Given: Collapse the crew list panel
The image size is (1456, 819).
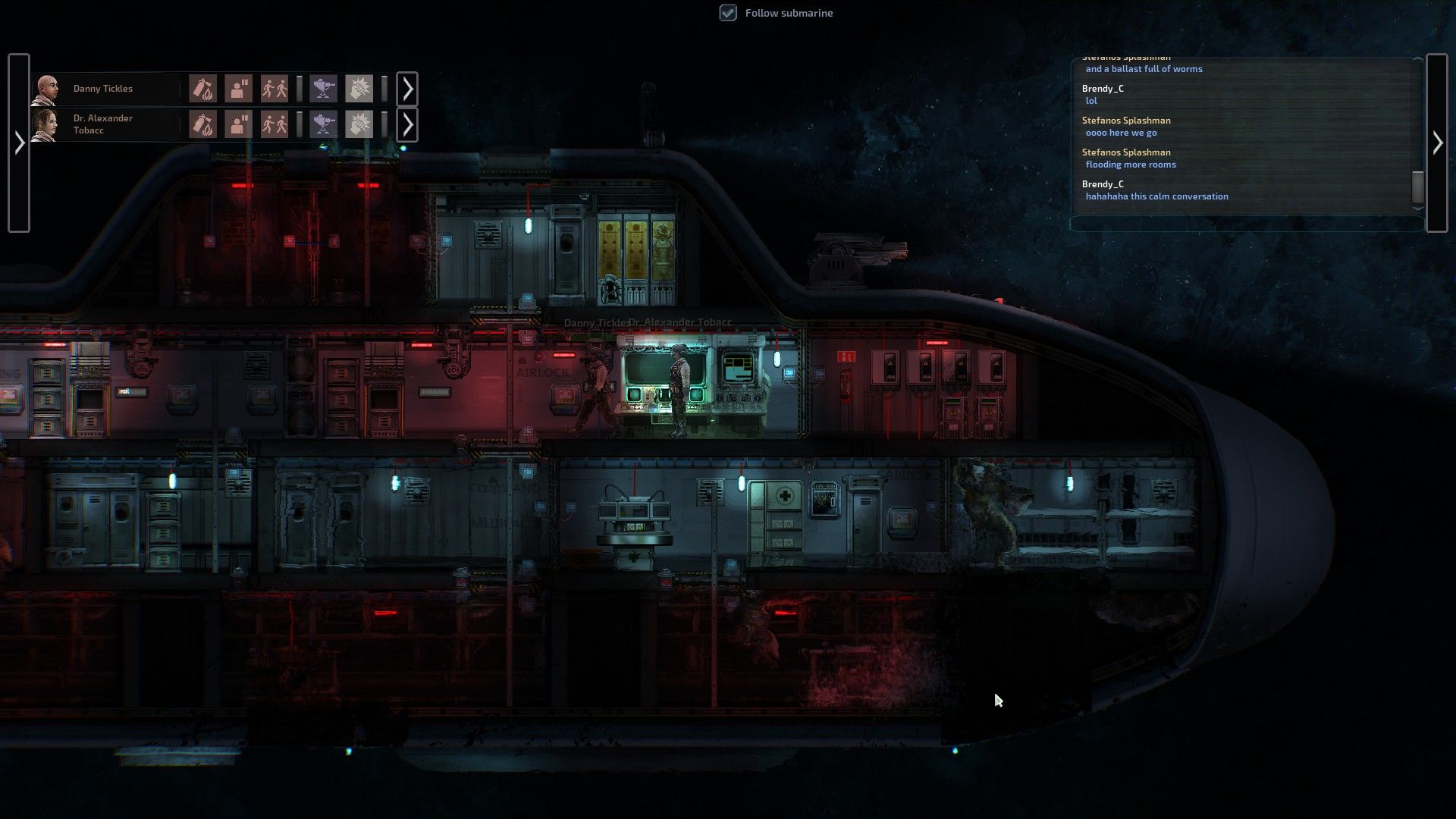Looking at the screenshot, I should pos(19,143).
